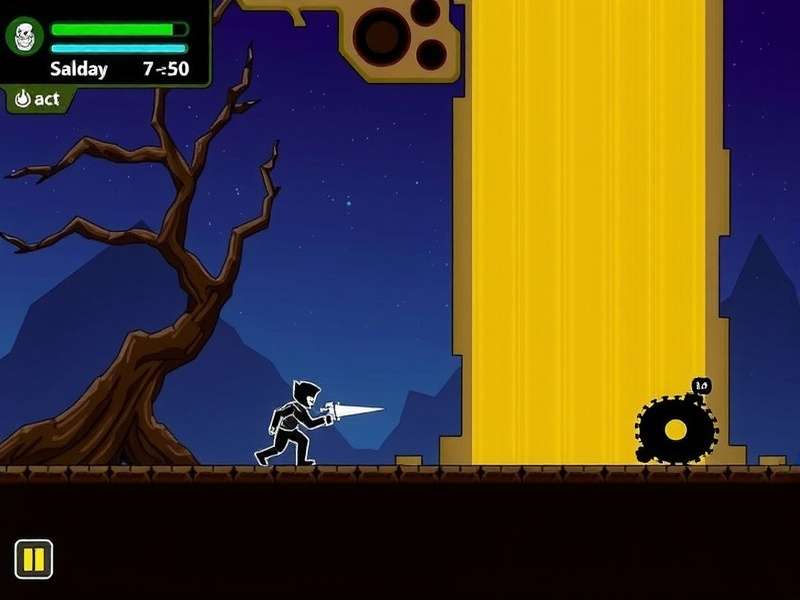Pause the game with the yellow button
Screen dimensions: 800x600
[x=33, y=559]
